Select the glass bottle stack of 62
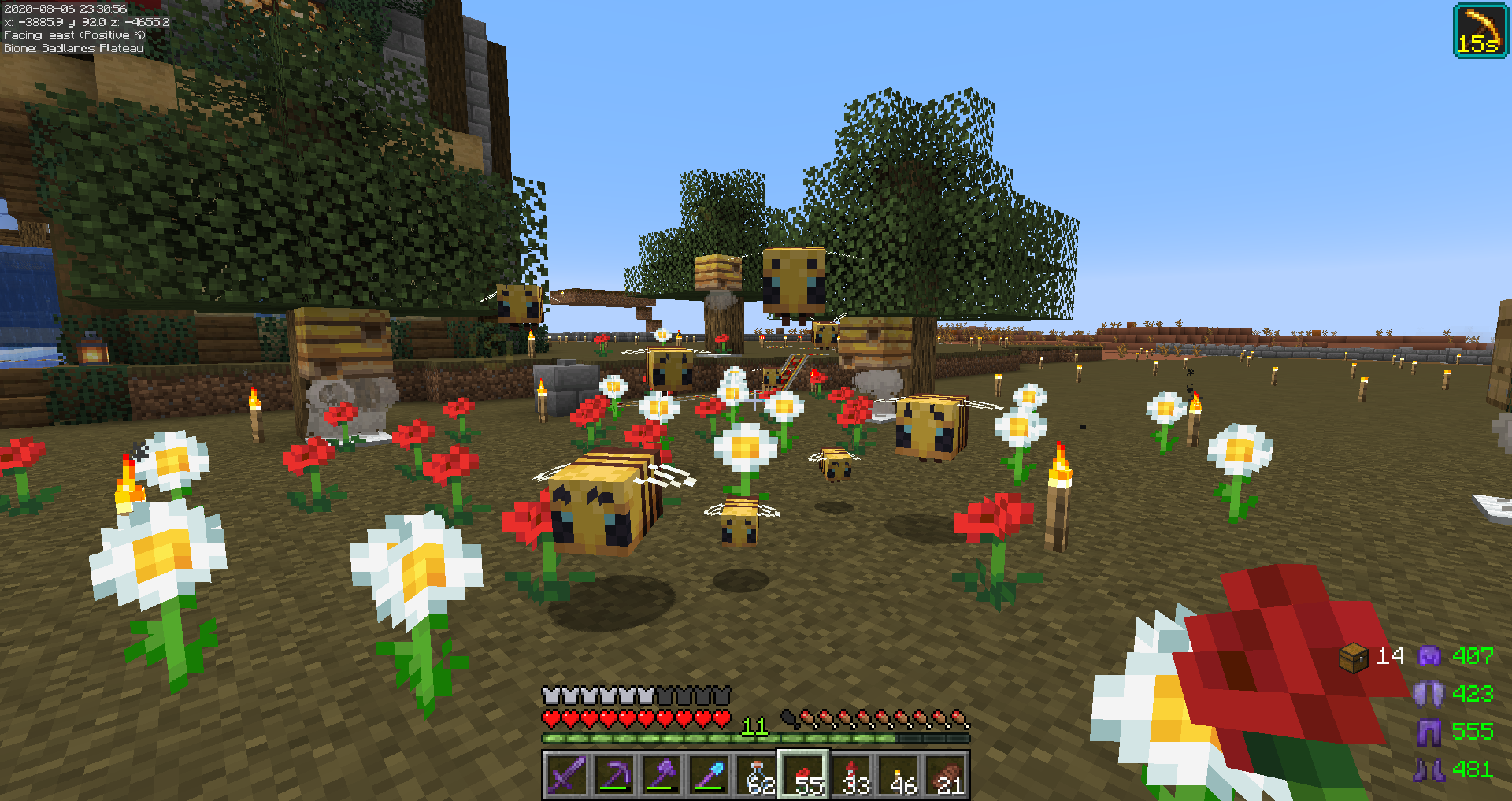 coord(757,775)
